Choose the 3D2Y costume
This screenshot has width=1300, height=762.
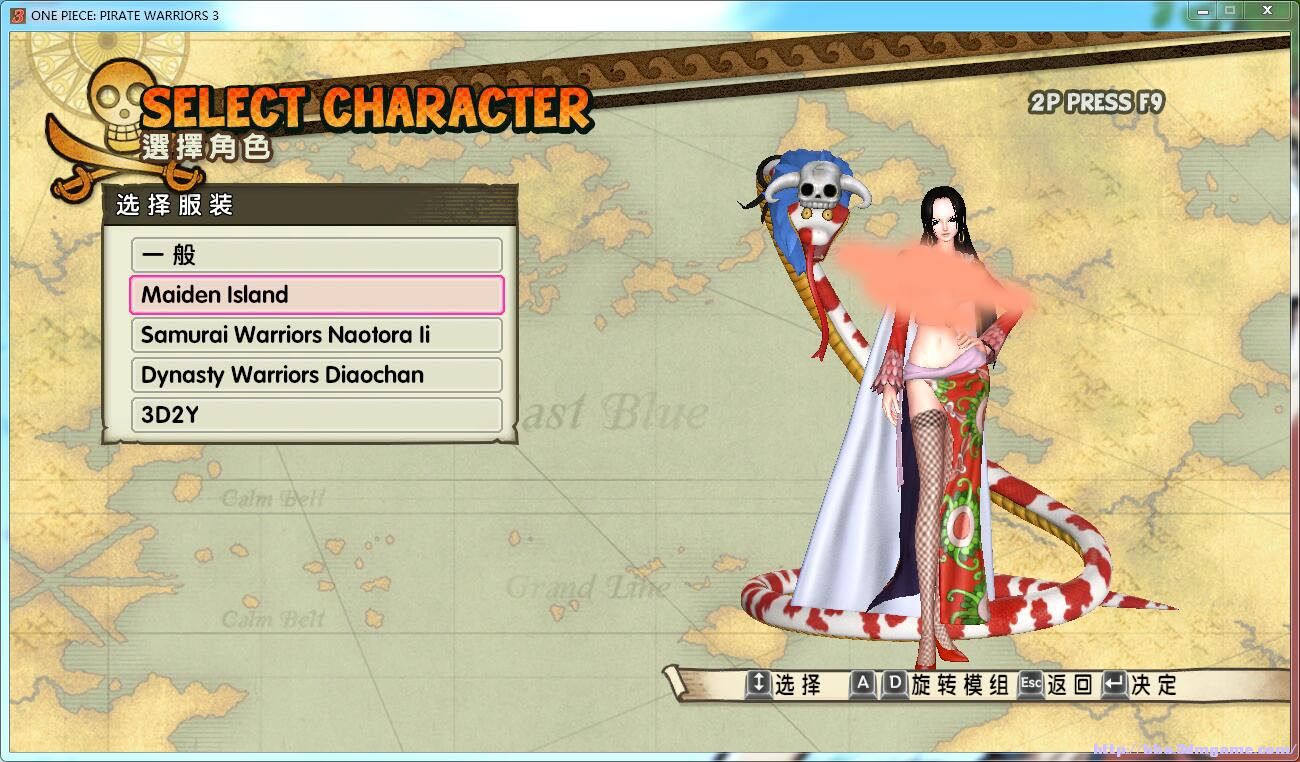point(316,415)
